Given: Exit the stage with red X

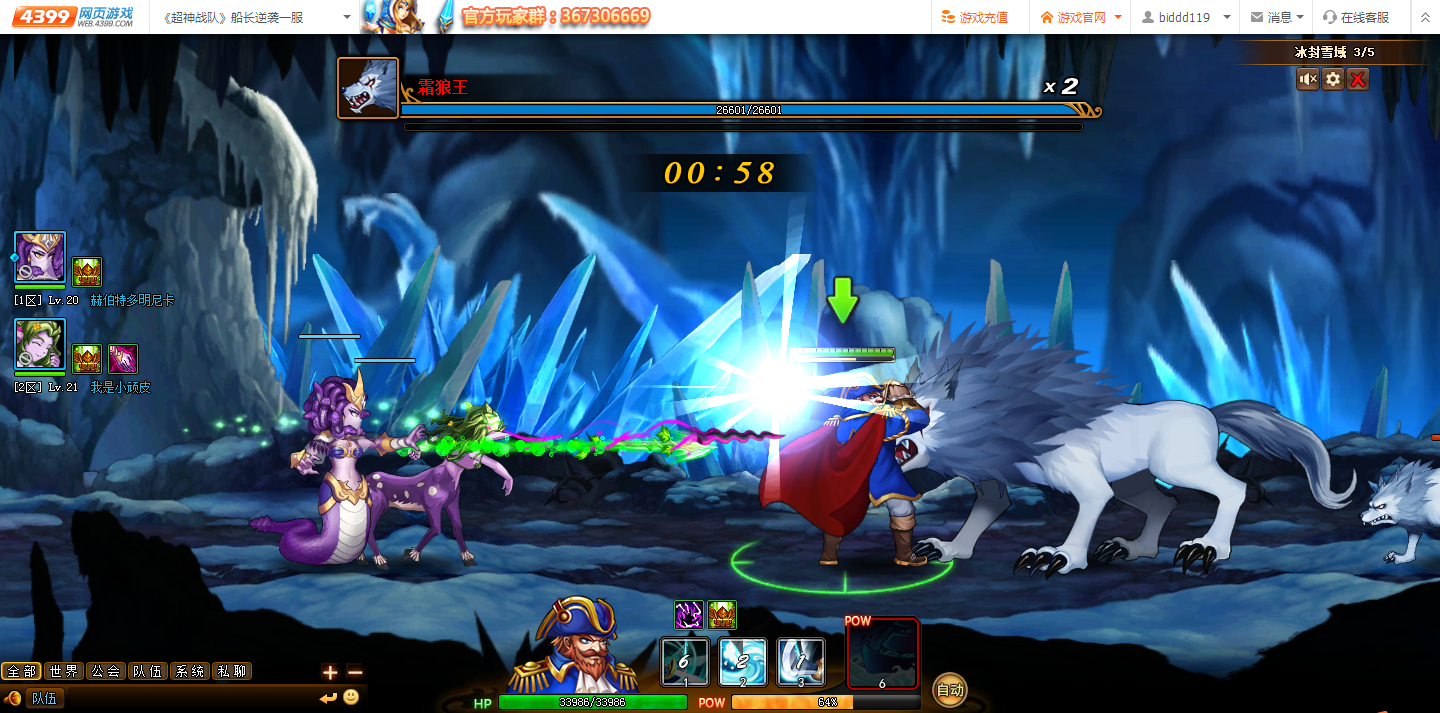Looking at the screenshot, I should pos(1357,79).
